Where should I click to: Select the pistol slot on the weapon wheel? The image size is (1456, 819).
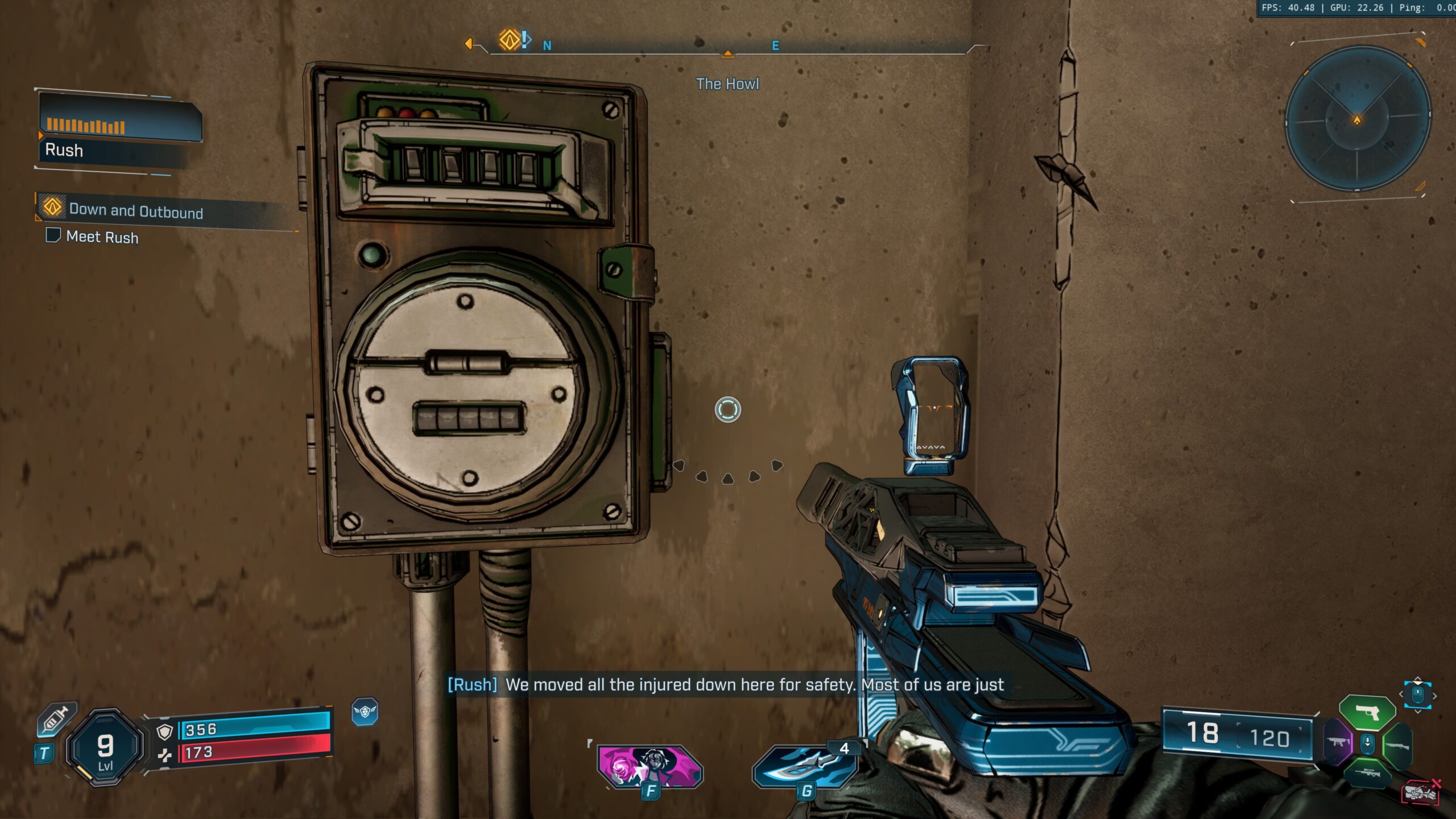1367,712
